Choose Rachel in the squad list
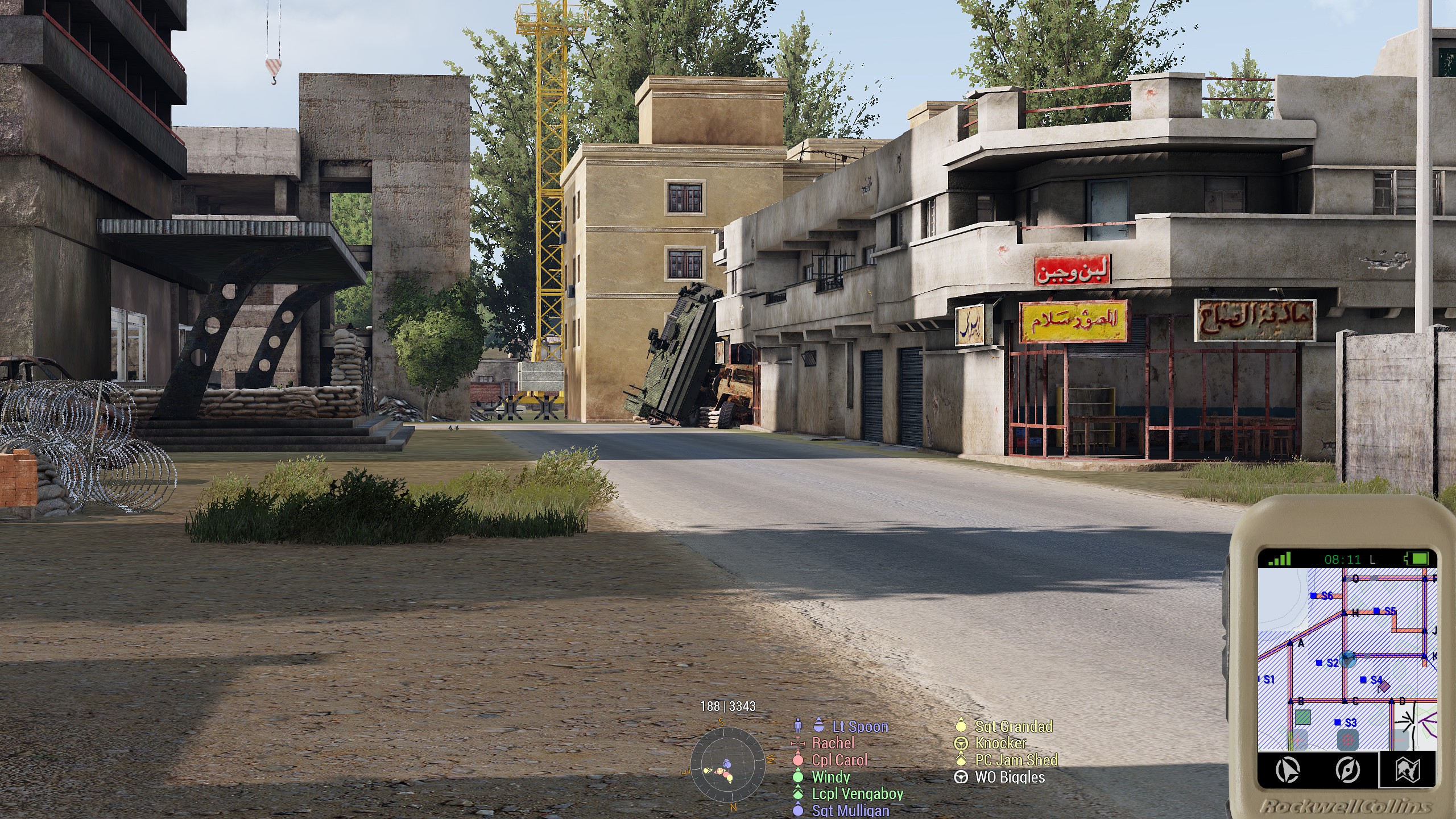The width and height of the screenshot is (1456, 819). pyautogui.click(x=833, y=743)
